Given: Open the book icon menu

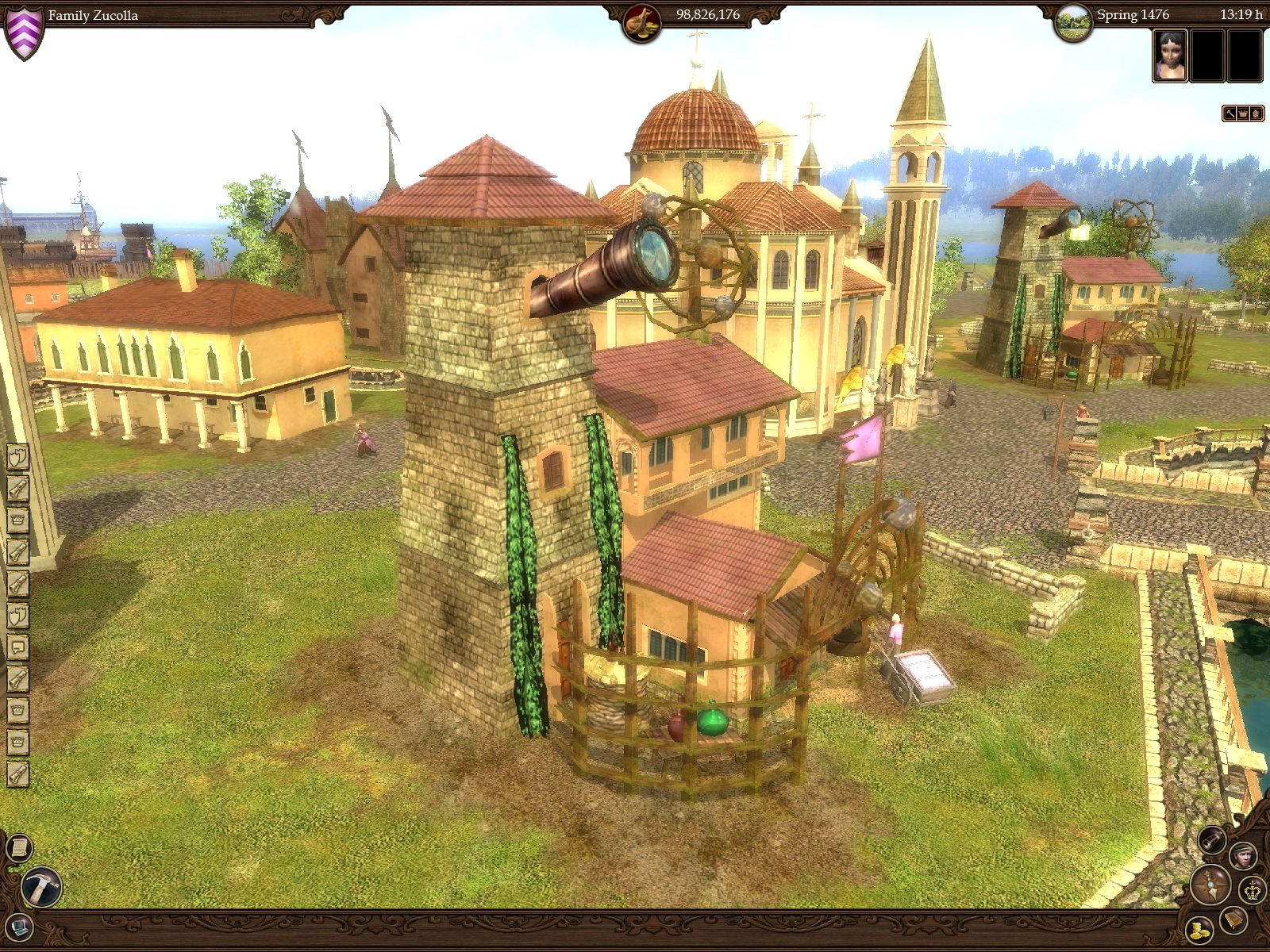Looking at the screenshot, I should pyautogui.click(x=1233, y=920).
